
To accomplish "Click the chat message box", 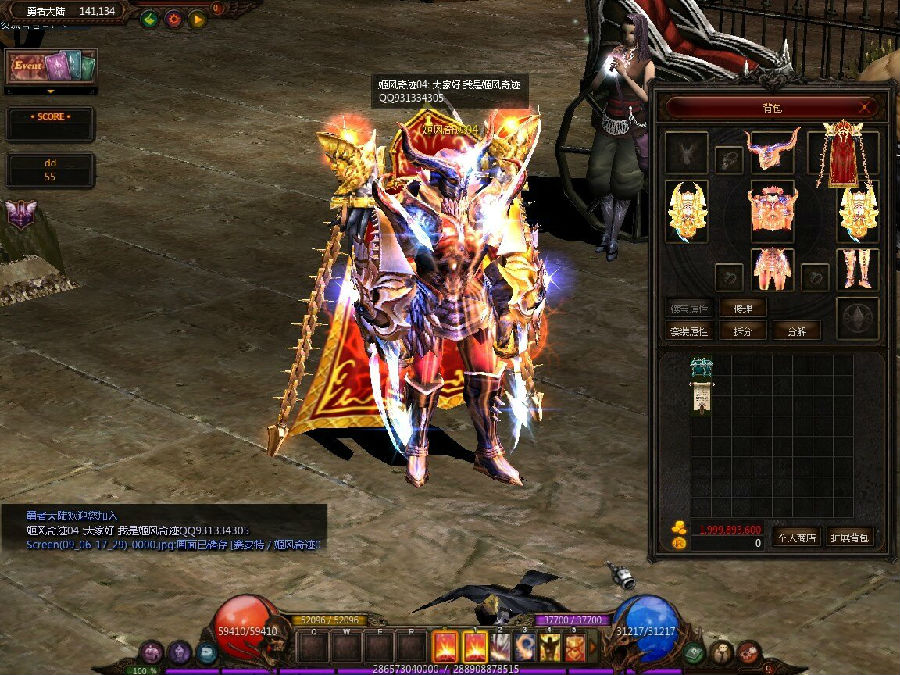I will (163, 529).
